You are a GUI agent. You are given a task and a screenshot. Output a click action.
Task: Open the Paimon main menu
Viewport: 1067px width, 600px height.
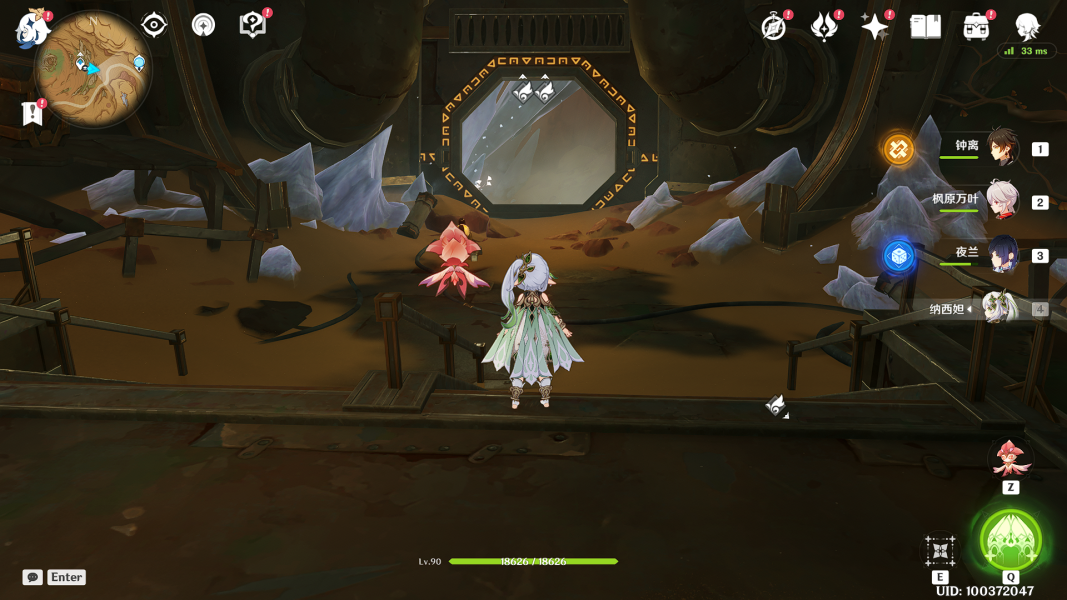(x=33, y=27)
